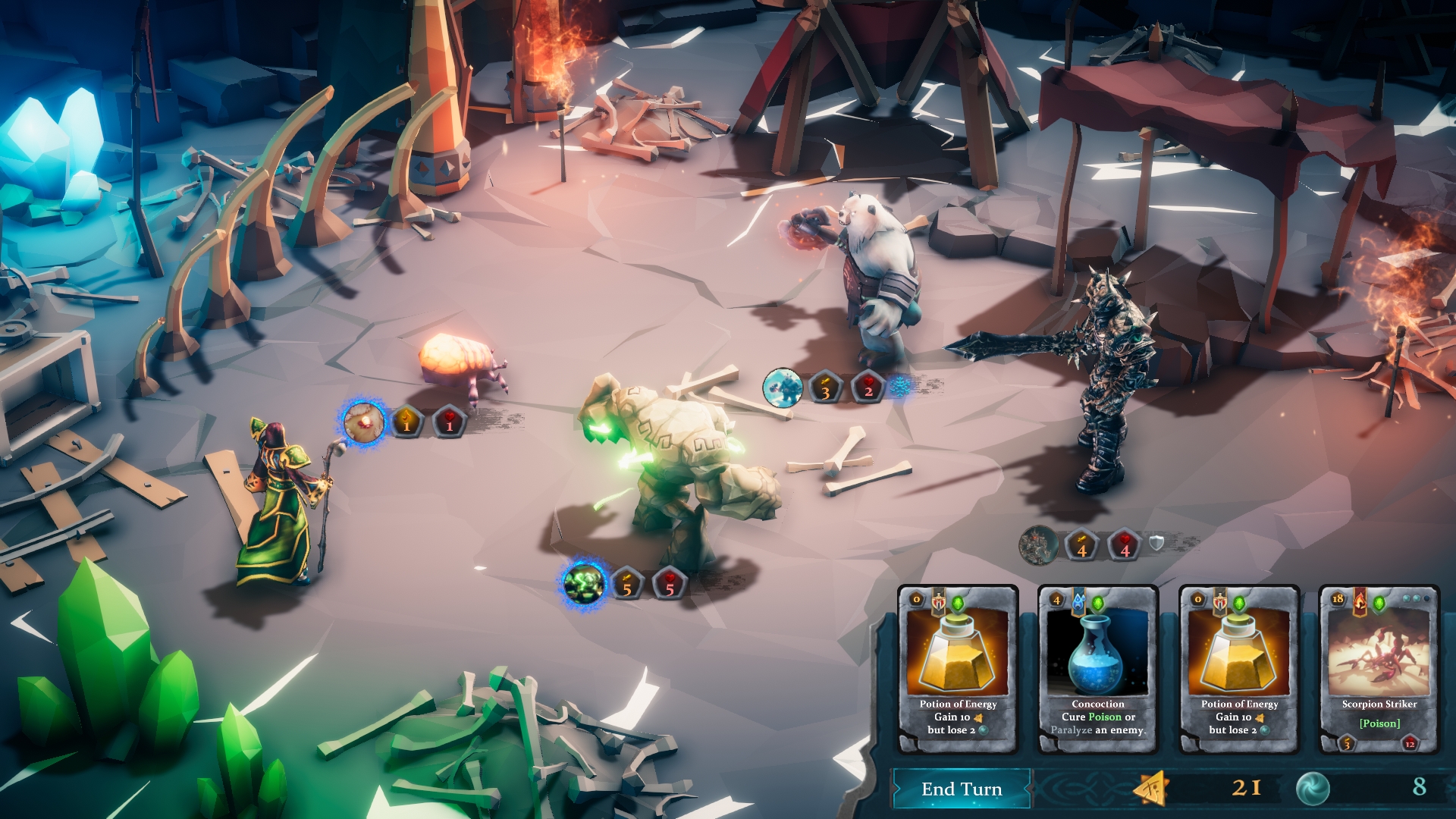Click the polar bear enemy portrait

[782, 388]
